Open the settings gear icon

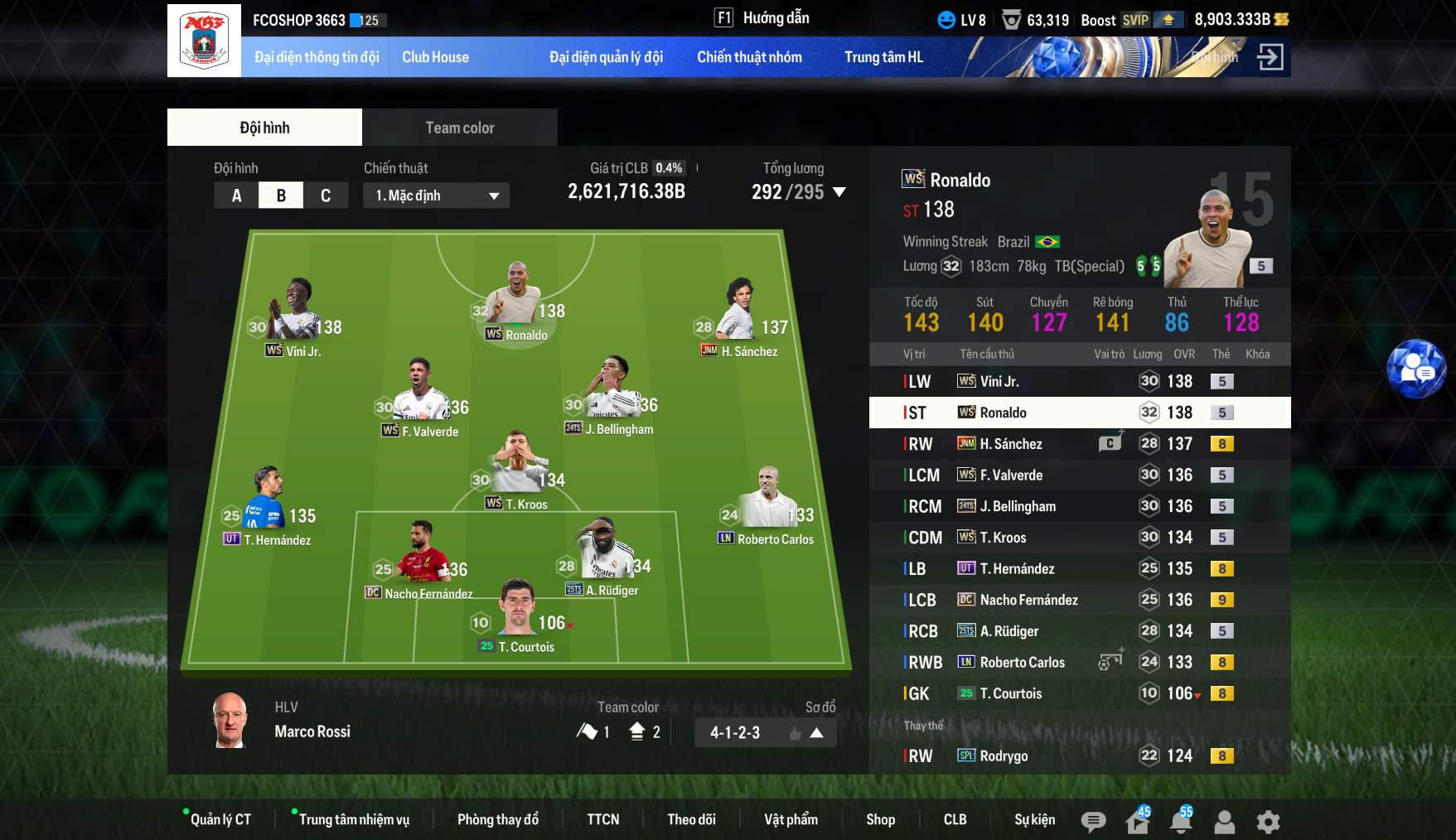pyautogui.click(x=1268, y=822)
